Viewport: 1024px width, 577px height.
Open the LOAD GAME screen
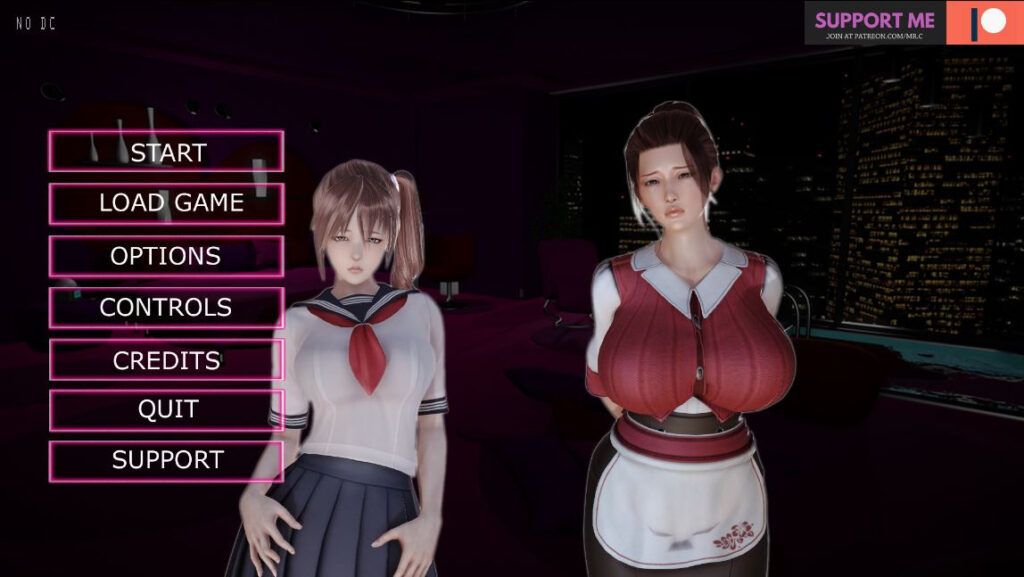tap(166, 203)
